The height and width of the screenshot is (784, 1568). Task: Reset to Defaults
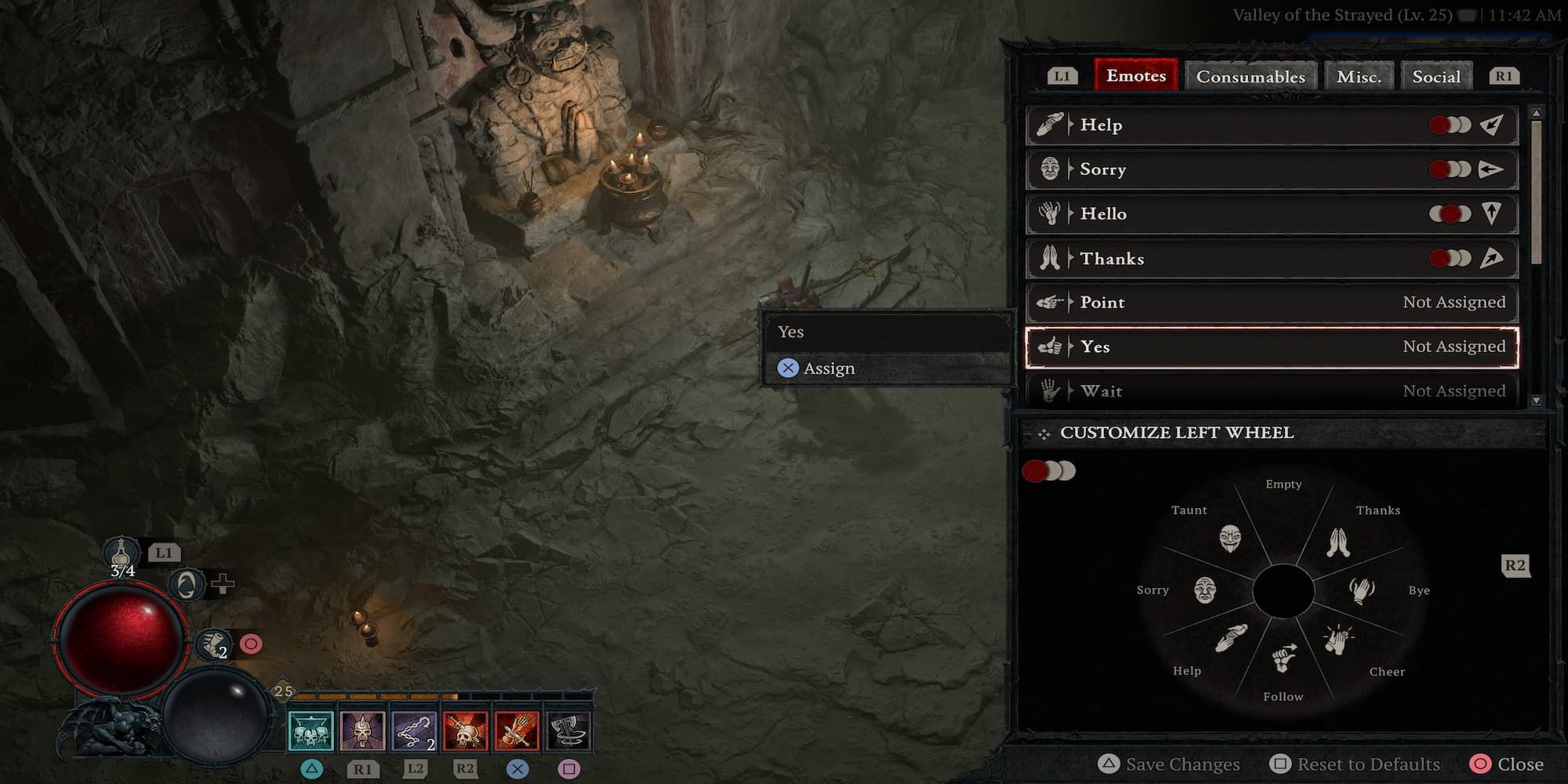pos(1356,764)
